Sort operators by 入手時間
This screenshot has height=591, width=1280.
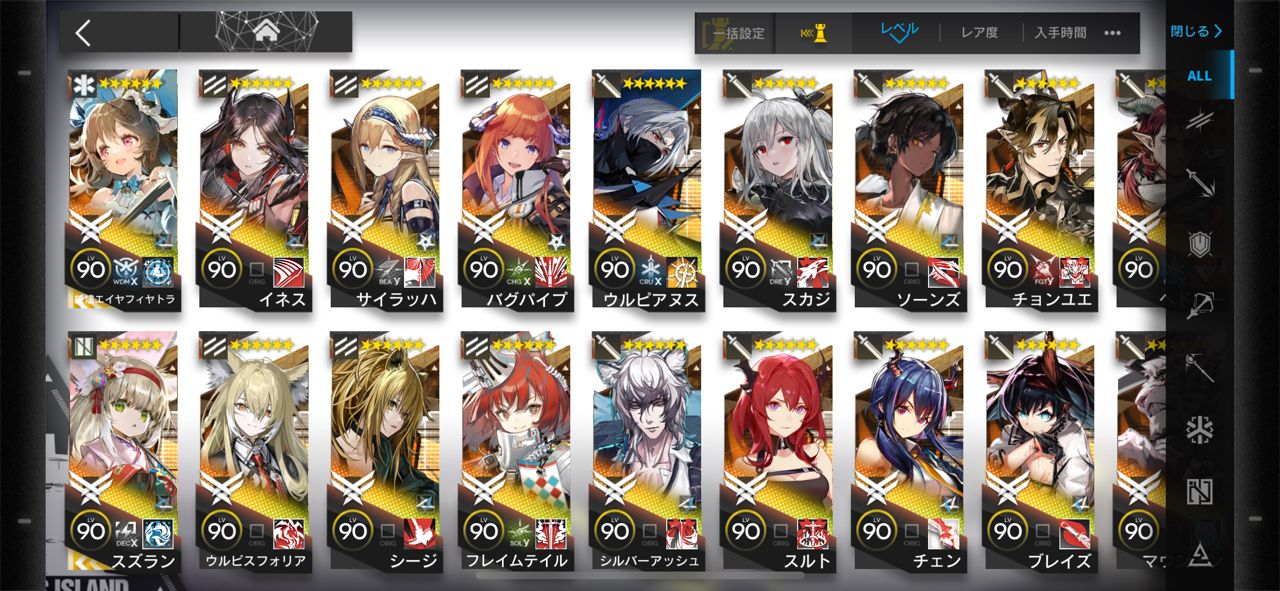click(1060, 33)
